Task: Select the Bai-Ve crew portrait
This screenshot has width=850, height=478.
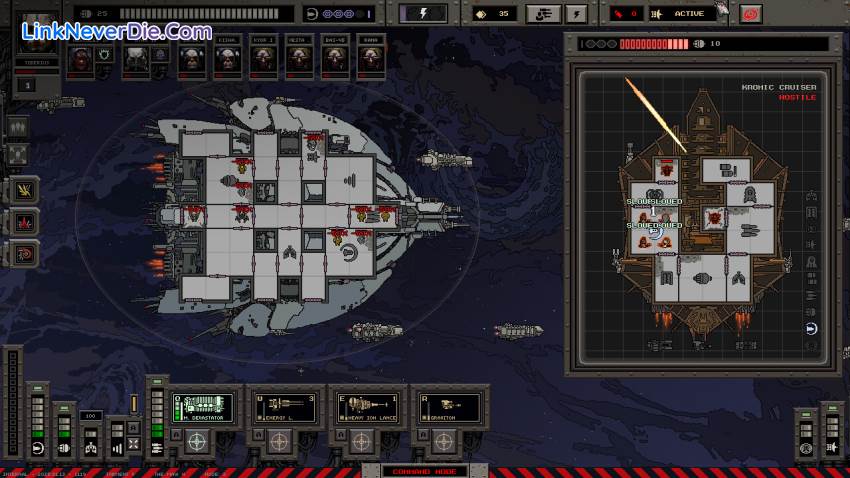Action: (332, 60)
